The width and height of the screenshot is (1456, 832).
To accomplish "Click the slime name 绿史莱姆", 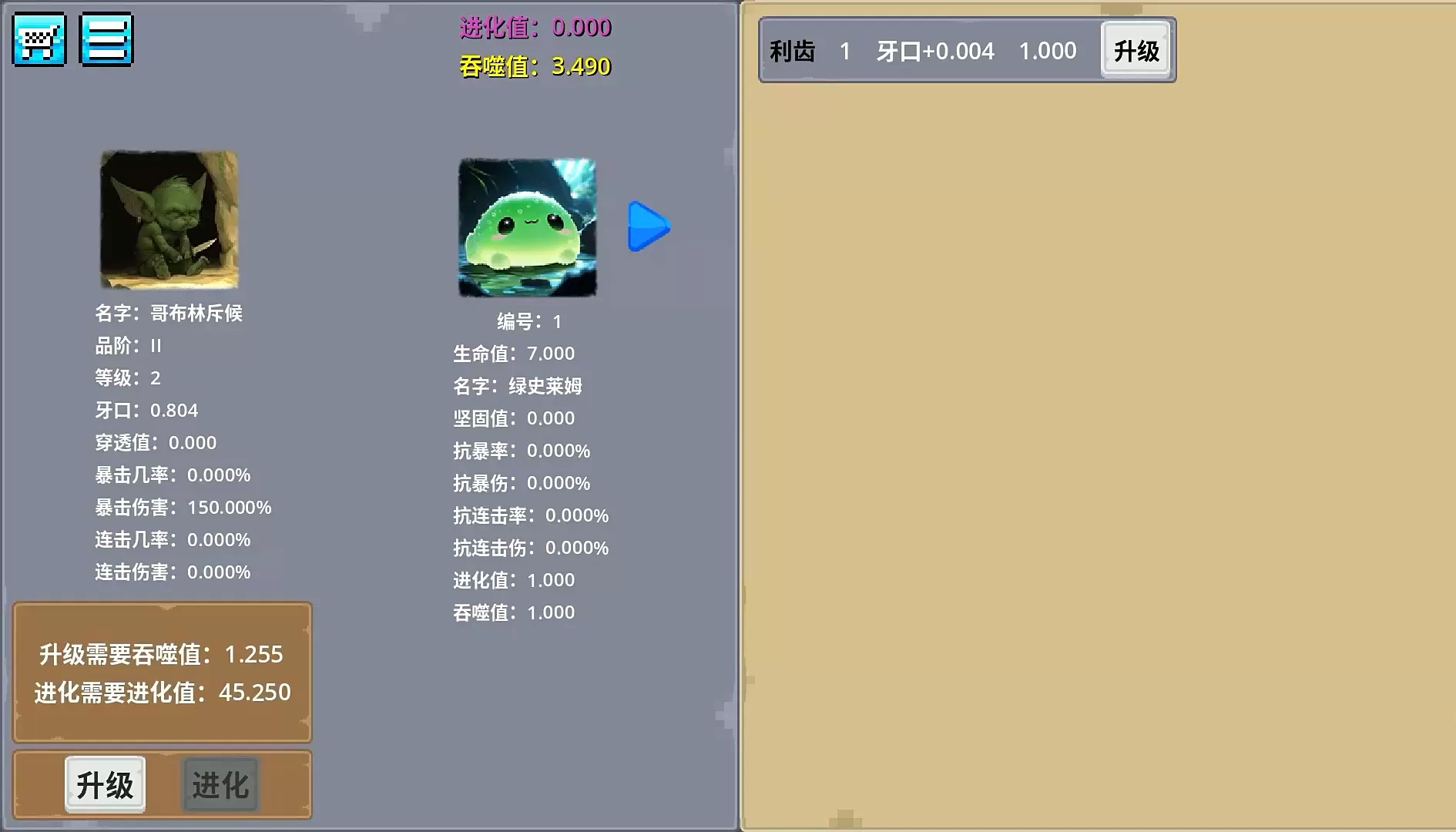I will click(518, 387).
